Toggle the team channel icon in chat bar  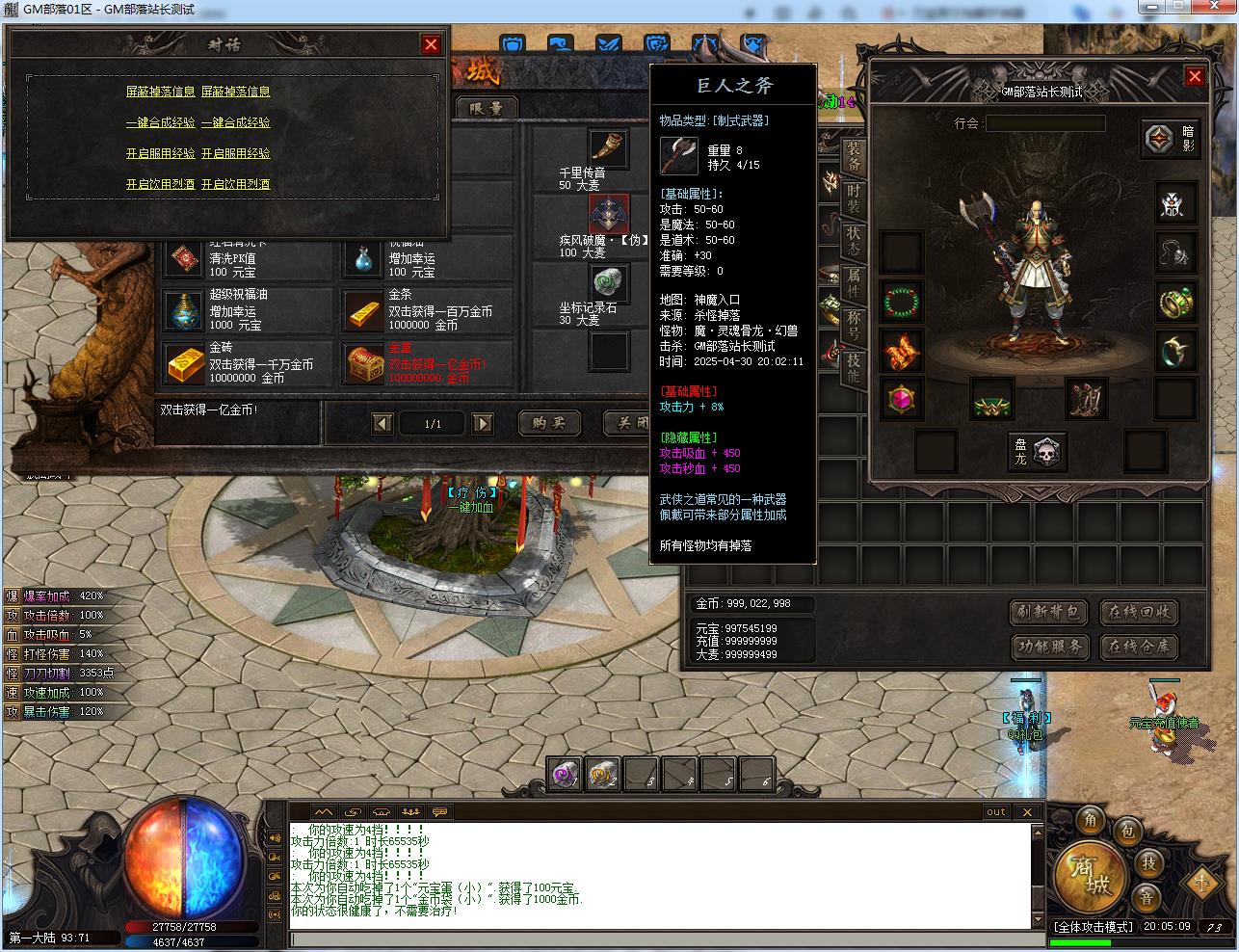(410, 812)
